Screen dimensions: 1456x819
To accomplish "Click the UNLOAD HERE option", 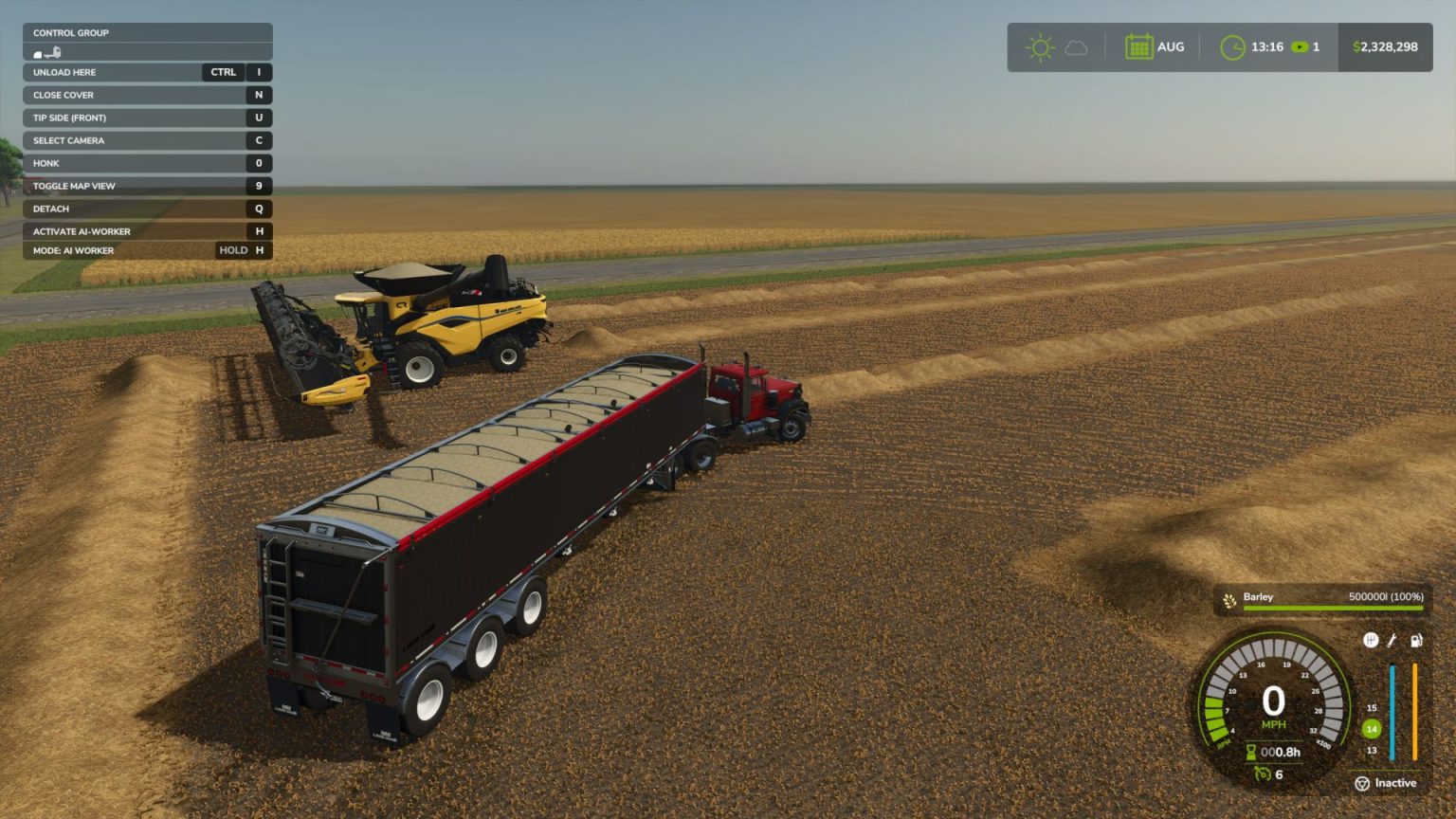I will tap(64, 72).
